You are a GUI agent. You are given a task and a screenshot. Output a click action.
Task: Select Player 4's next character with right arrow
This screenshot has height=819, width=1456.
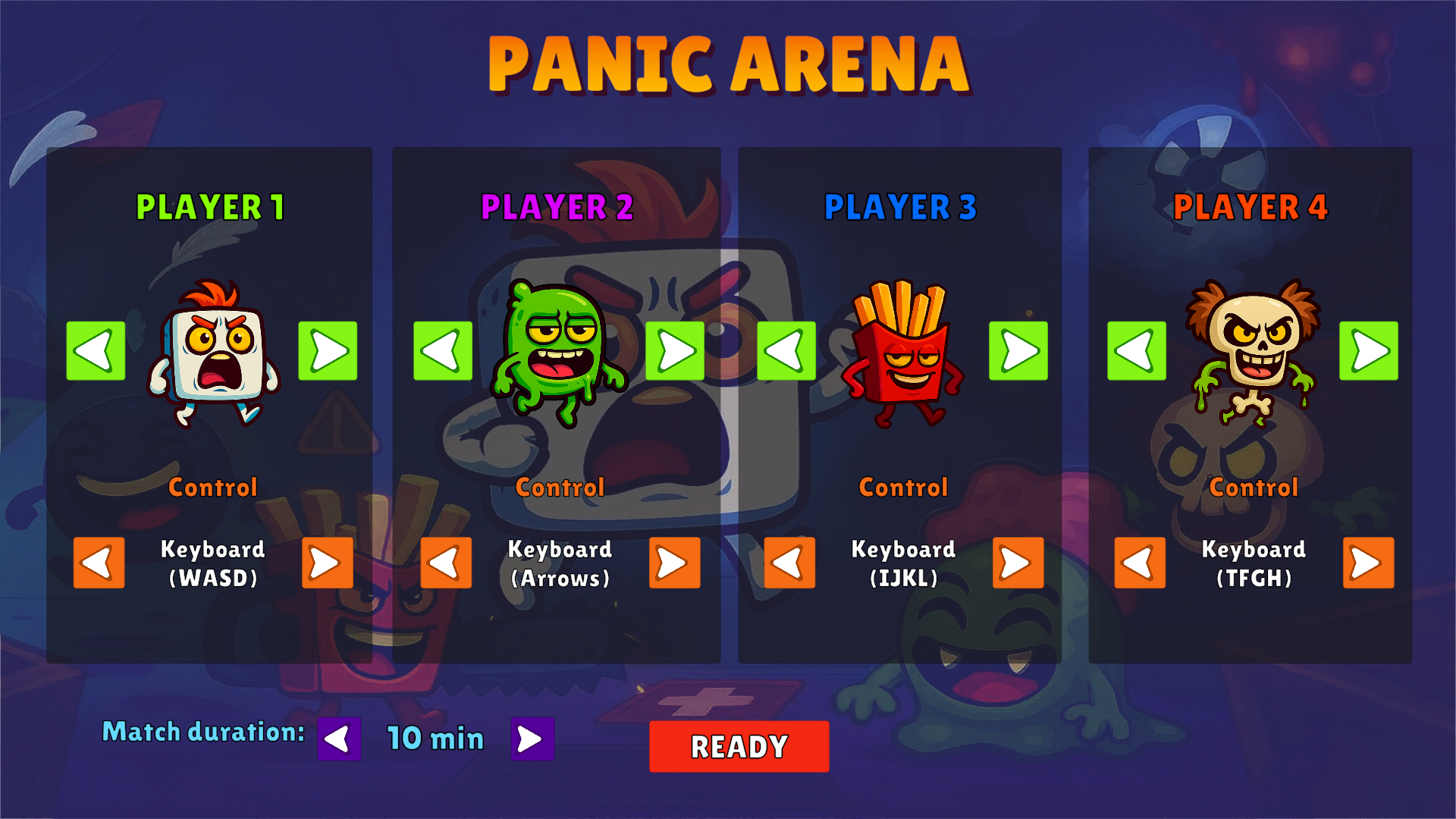pos(1367,351)
